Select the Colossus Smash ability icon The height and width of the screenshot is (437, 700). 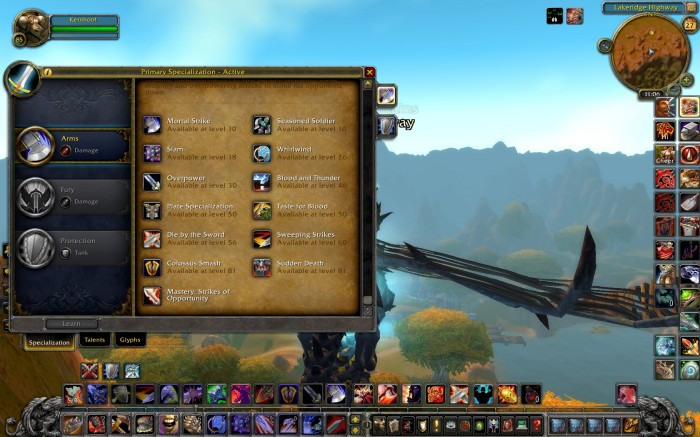[x=152, y=268]
